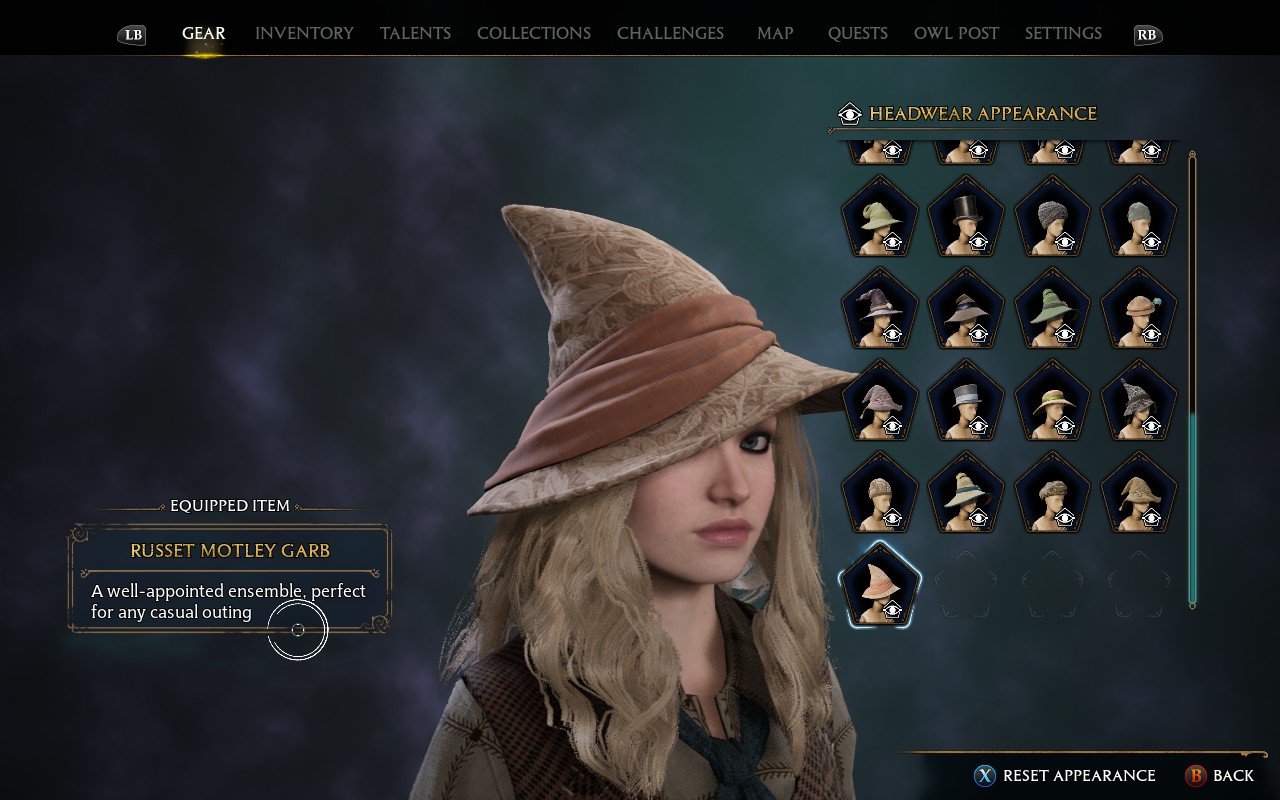Switch to the Quests tab
This screenshot has height=800, width=1280.
[857, 33]
